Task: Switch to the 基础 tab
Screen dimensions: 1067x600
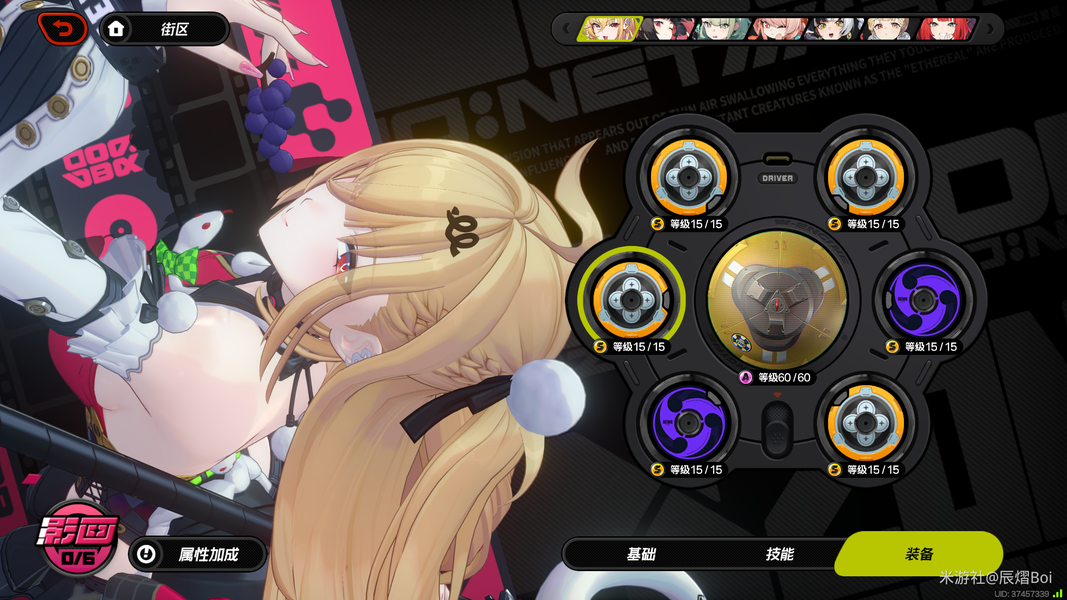Action: coord(641,554)
